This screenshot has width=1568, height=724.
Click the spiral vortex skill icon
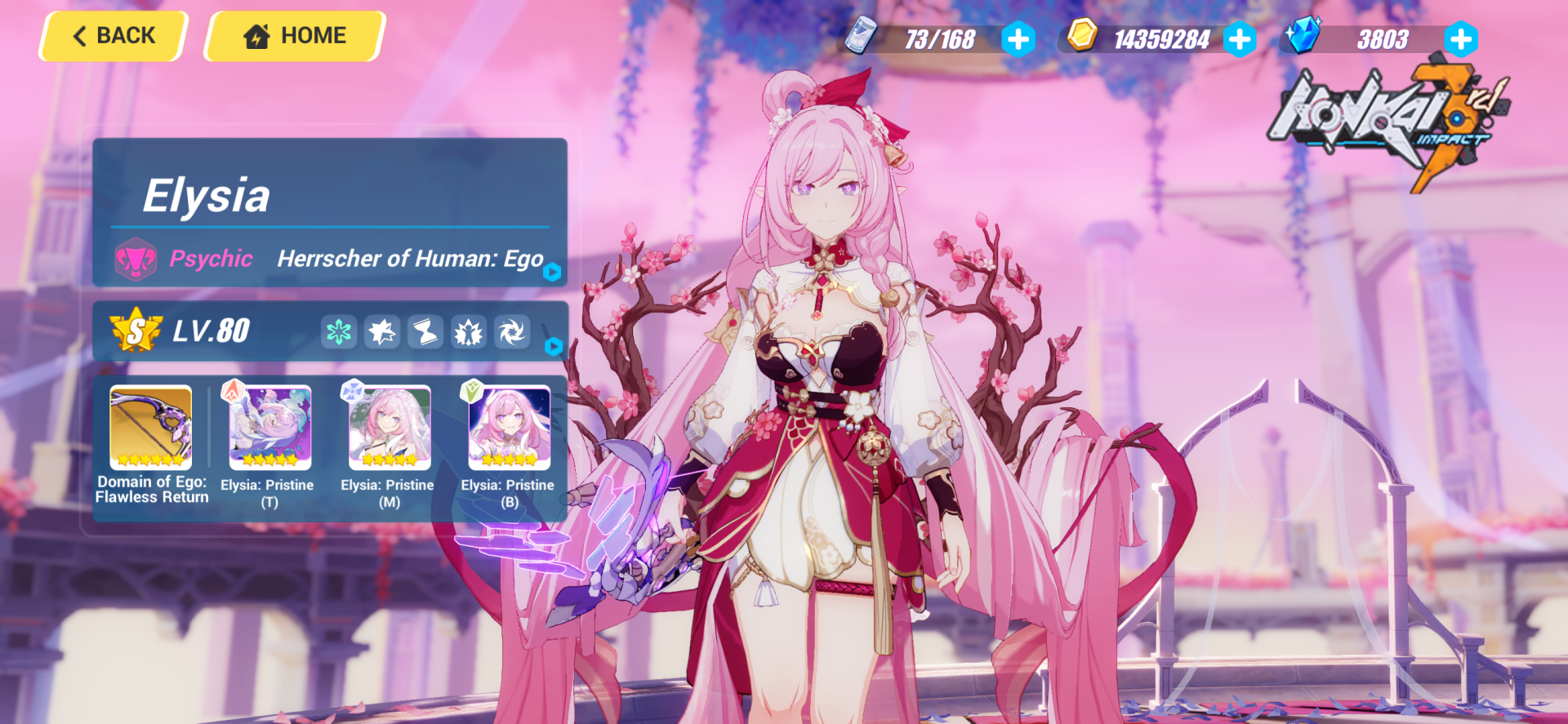click(x=512, y=331)
